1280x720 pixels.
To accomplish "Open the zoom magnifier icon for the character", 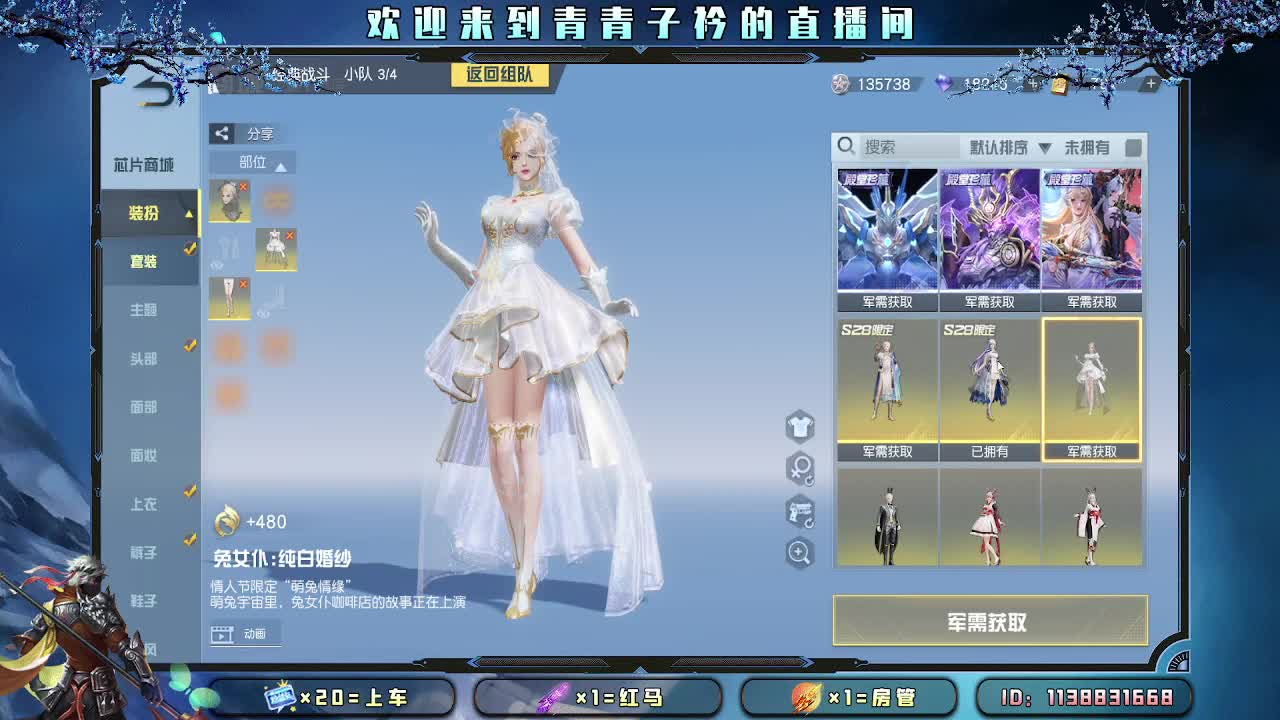I will (x=798, y=554).
